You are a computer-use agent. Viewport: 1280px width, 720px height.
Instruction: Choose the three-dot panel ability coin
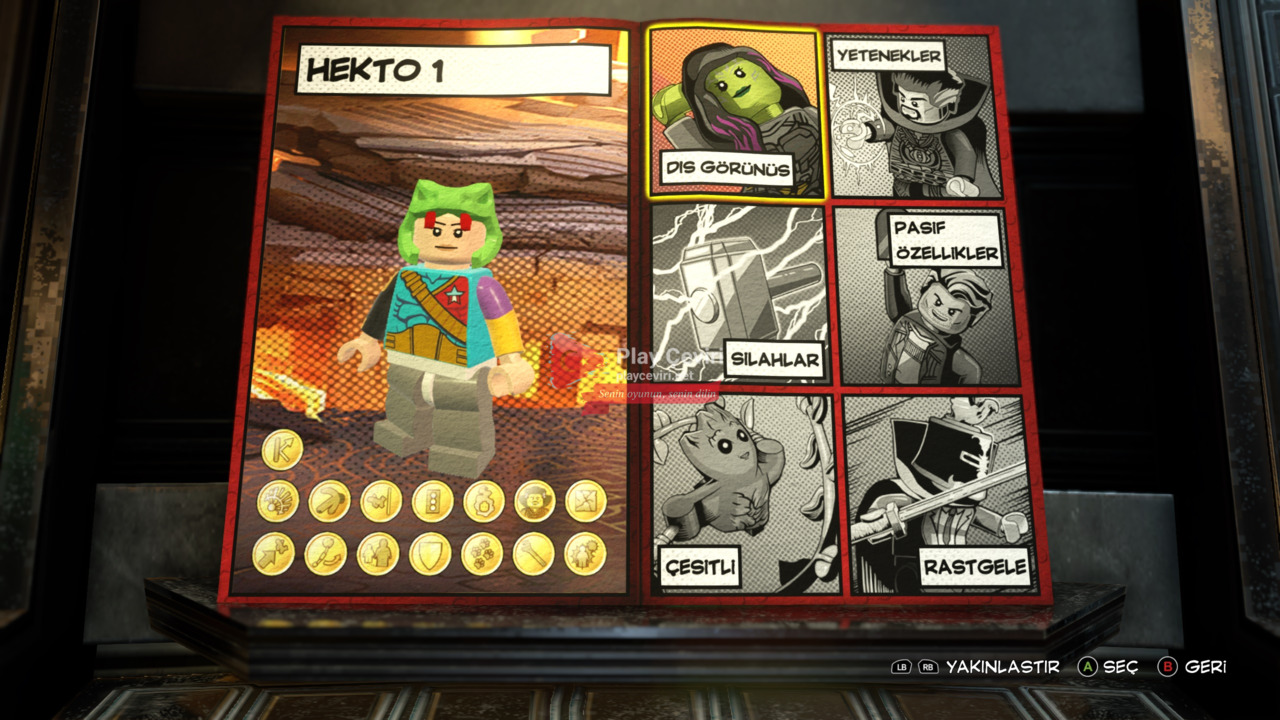click(x=432, y=501)
